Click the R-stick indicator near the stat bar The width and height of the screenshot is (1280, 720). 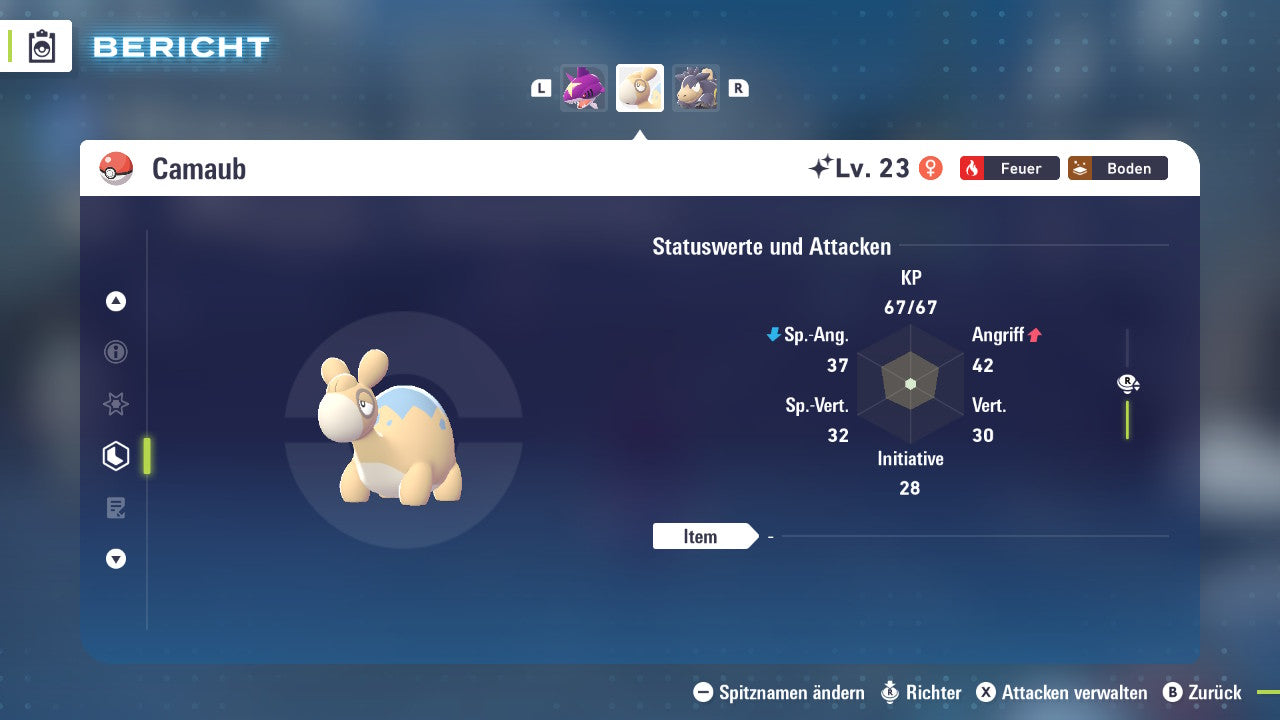[x=1127, y=383]
